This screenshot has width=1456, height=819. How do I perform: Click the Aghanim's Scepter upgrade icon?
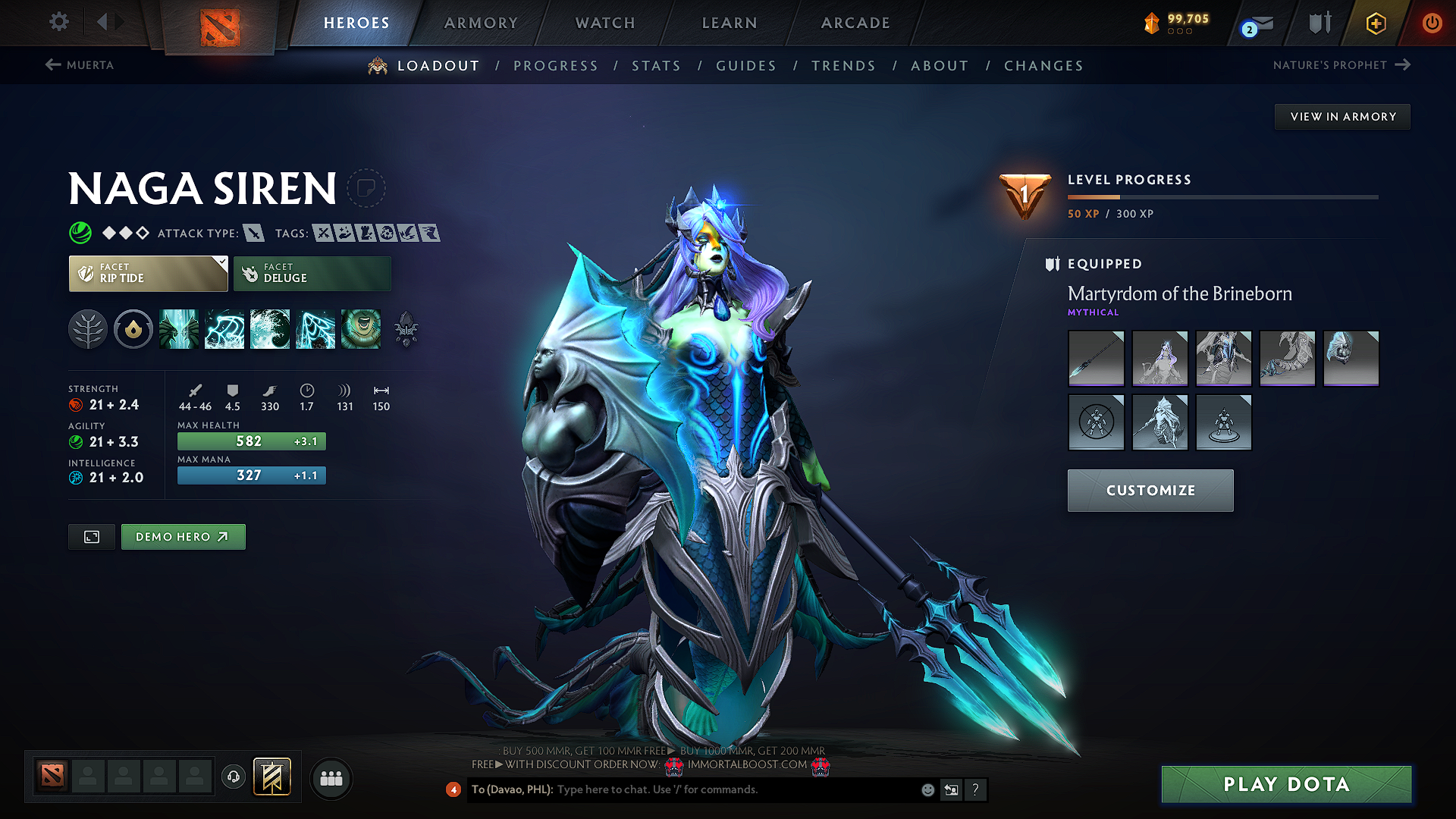coord(406,329)
